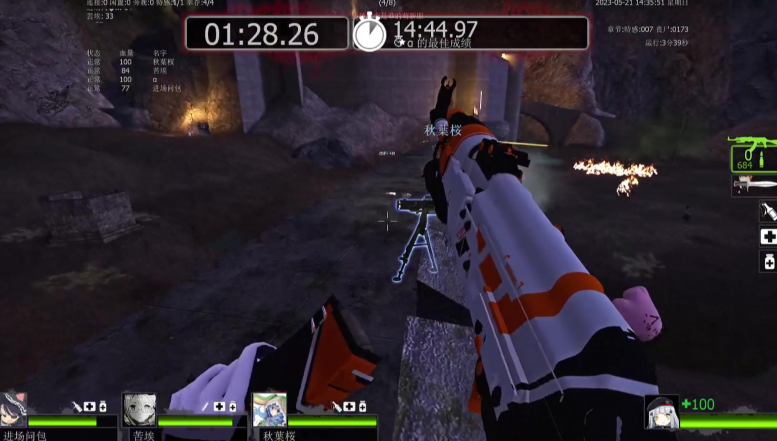Screen dimensions: 777x441
Task: Click teammate 秋葉桜's portrait
Action: (268, 410)
